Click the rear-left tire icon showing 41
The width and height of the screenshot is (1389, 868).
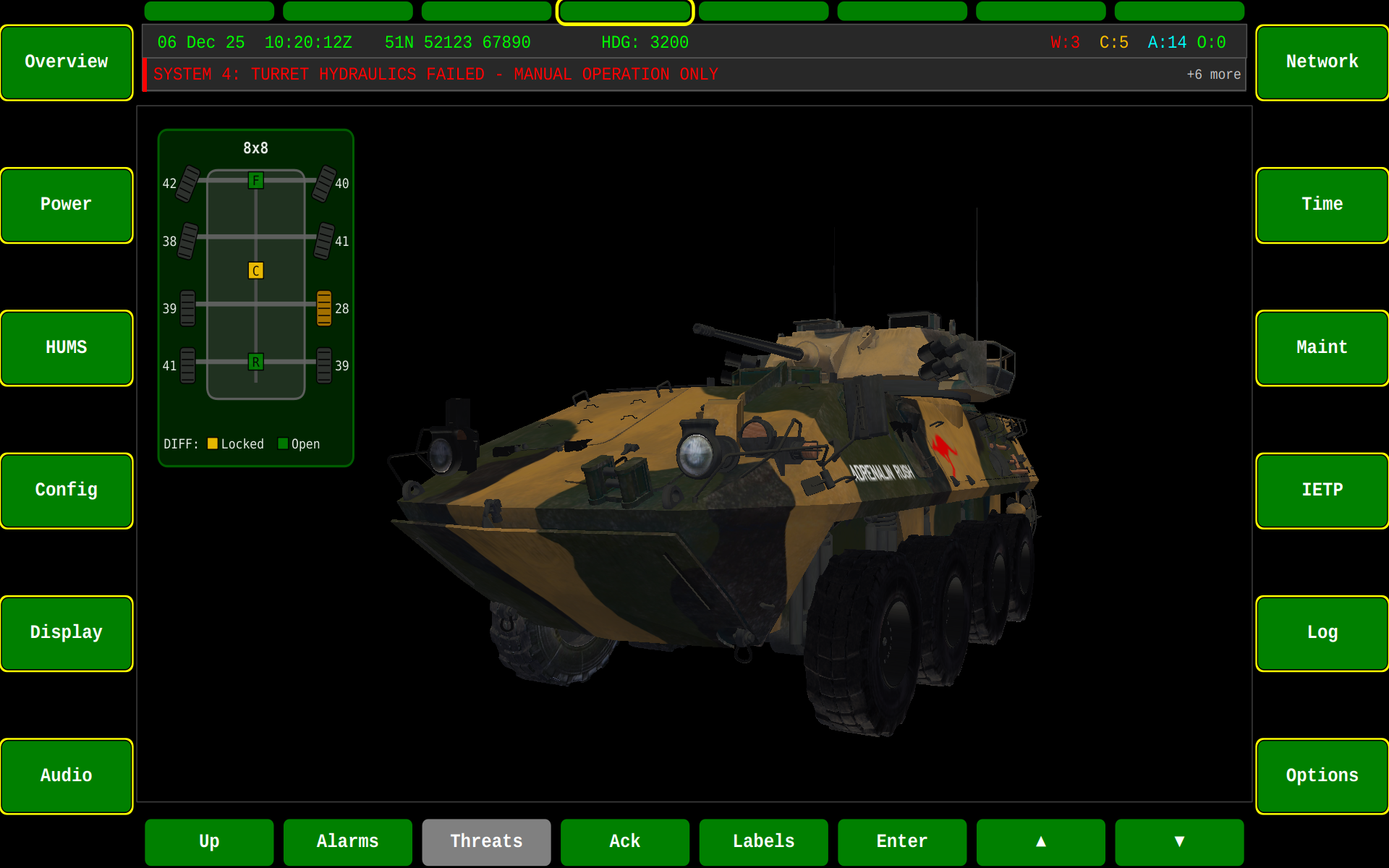pos(187,365)
